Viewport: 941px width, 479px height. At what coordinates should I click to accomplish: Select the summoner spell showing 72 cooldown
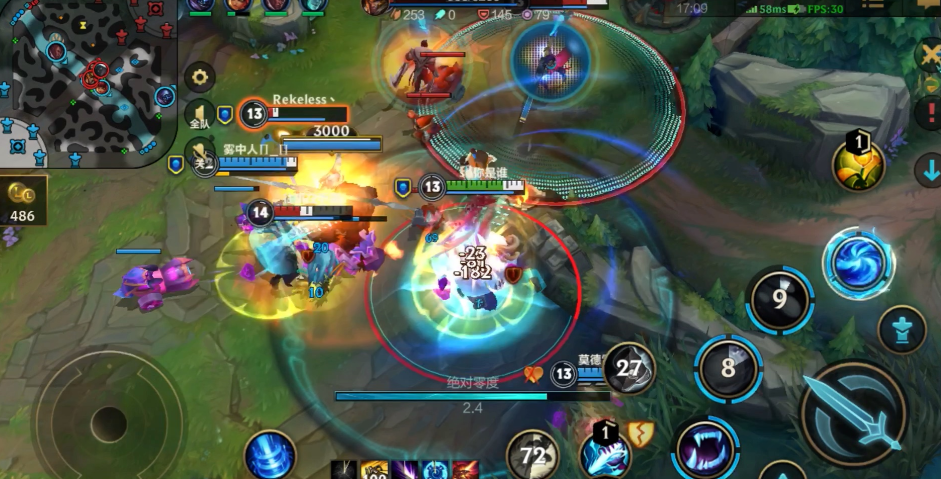pyautogui.click(x=533, y=456)
